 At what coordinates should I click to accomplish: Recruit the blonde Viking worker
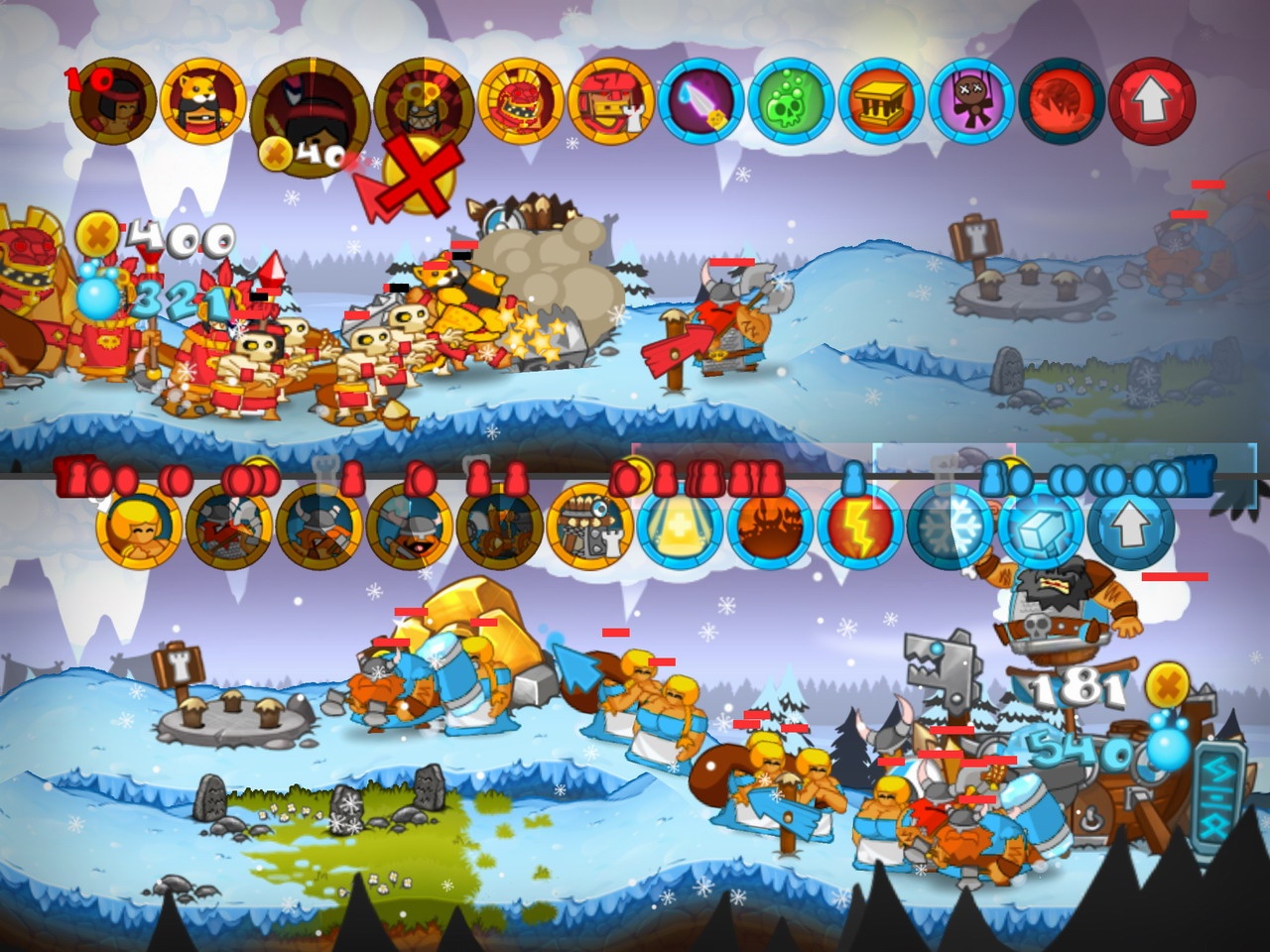(139, 531)
